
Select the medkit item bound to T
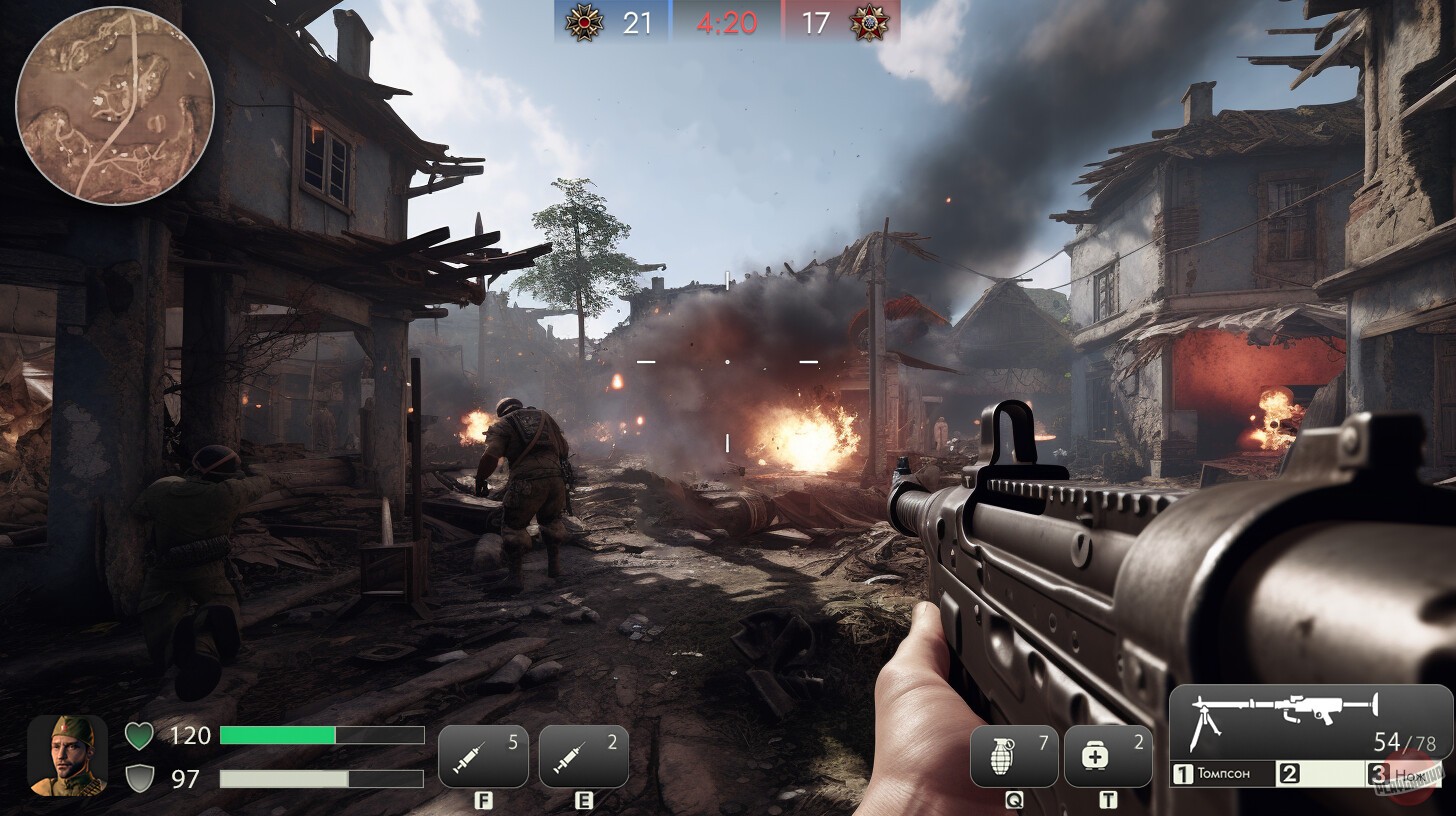(x=1110, y=756)
